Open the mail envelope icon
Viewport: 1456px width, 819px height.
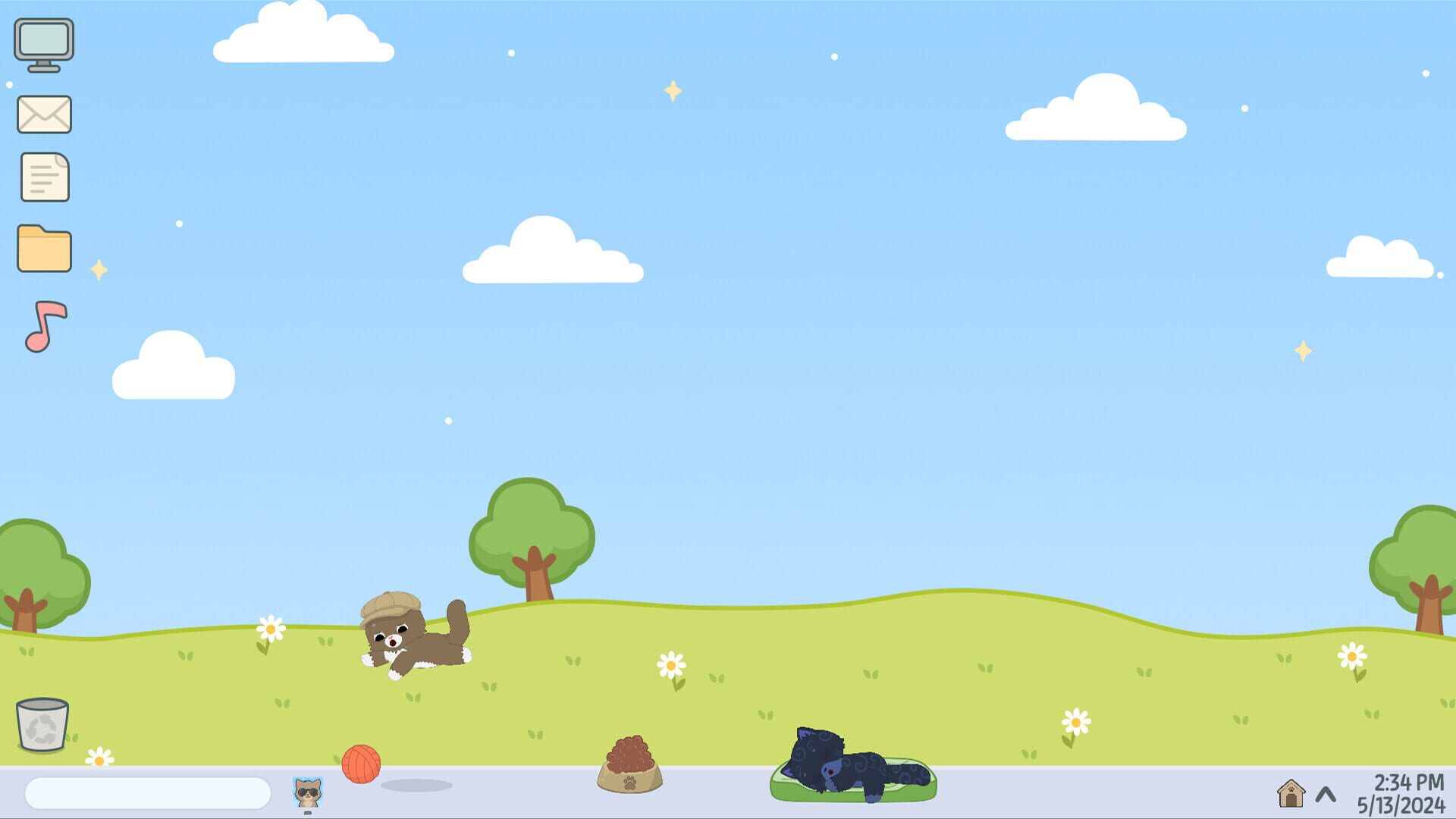(43, 114)
